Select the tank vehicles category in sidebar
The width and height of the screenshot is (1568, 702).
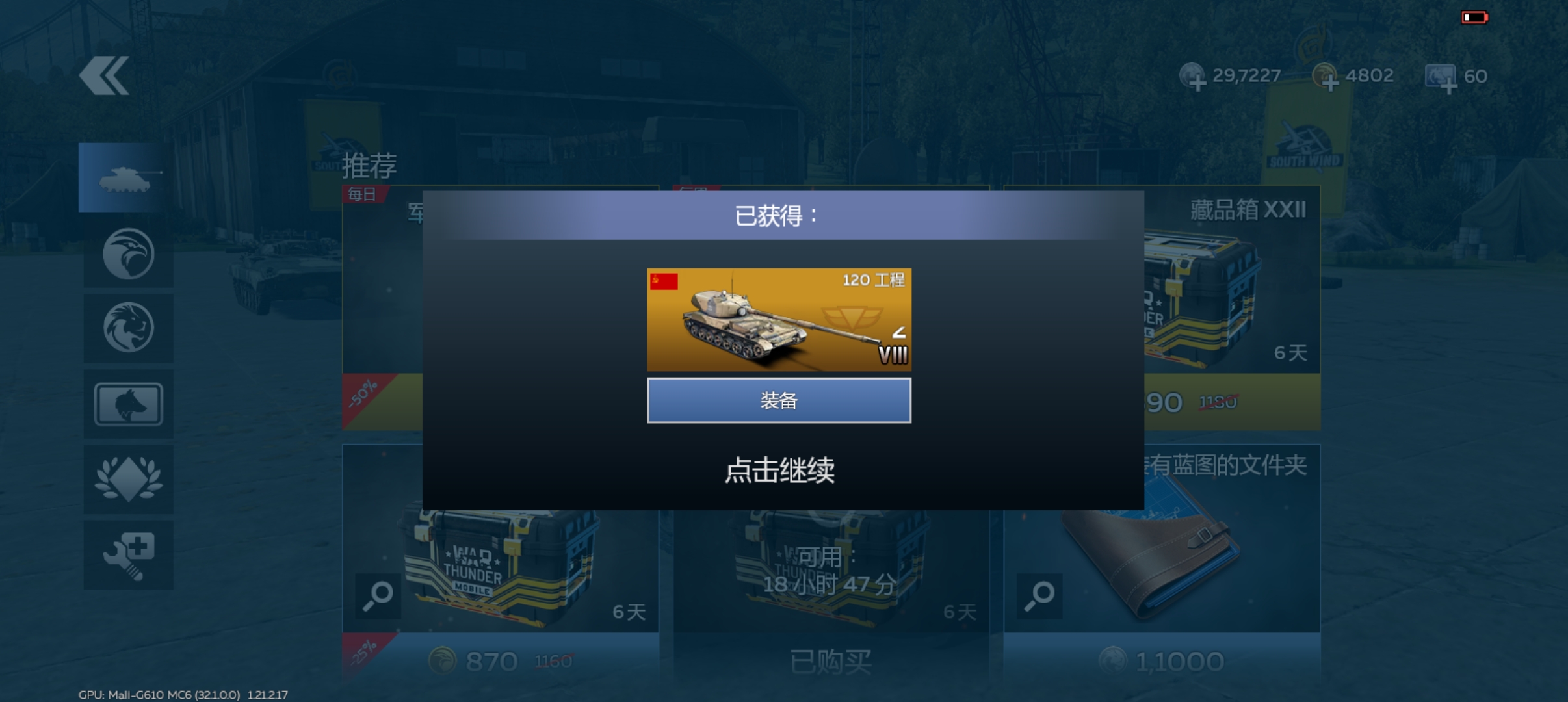128,177
